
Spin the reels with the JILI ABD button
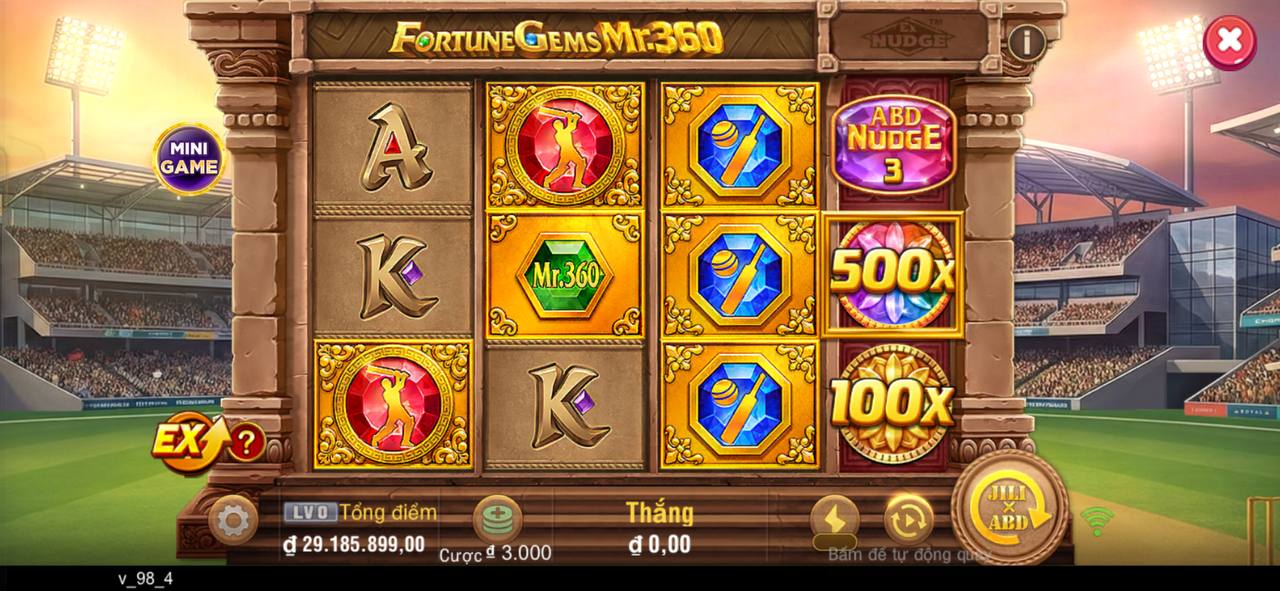coord(1009,508)
